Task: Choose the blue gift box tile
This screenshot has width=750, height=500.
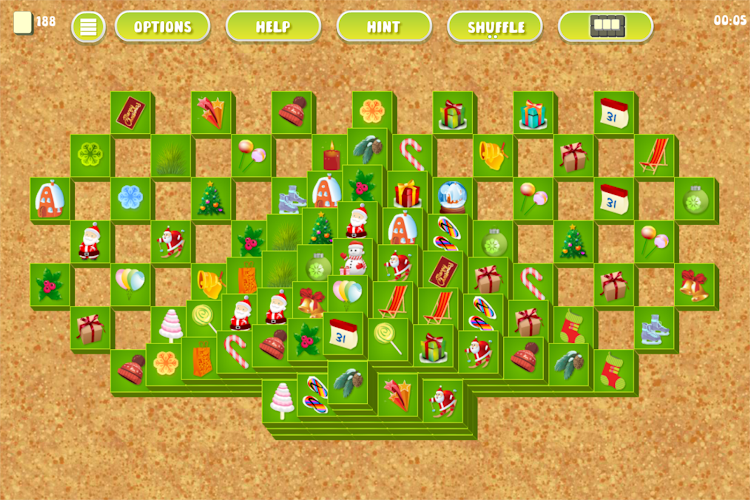Action: pos(533,114)
